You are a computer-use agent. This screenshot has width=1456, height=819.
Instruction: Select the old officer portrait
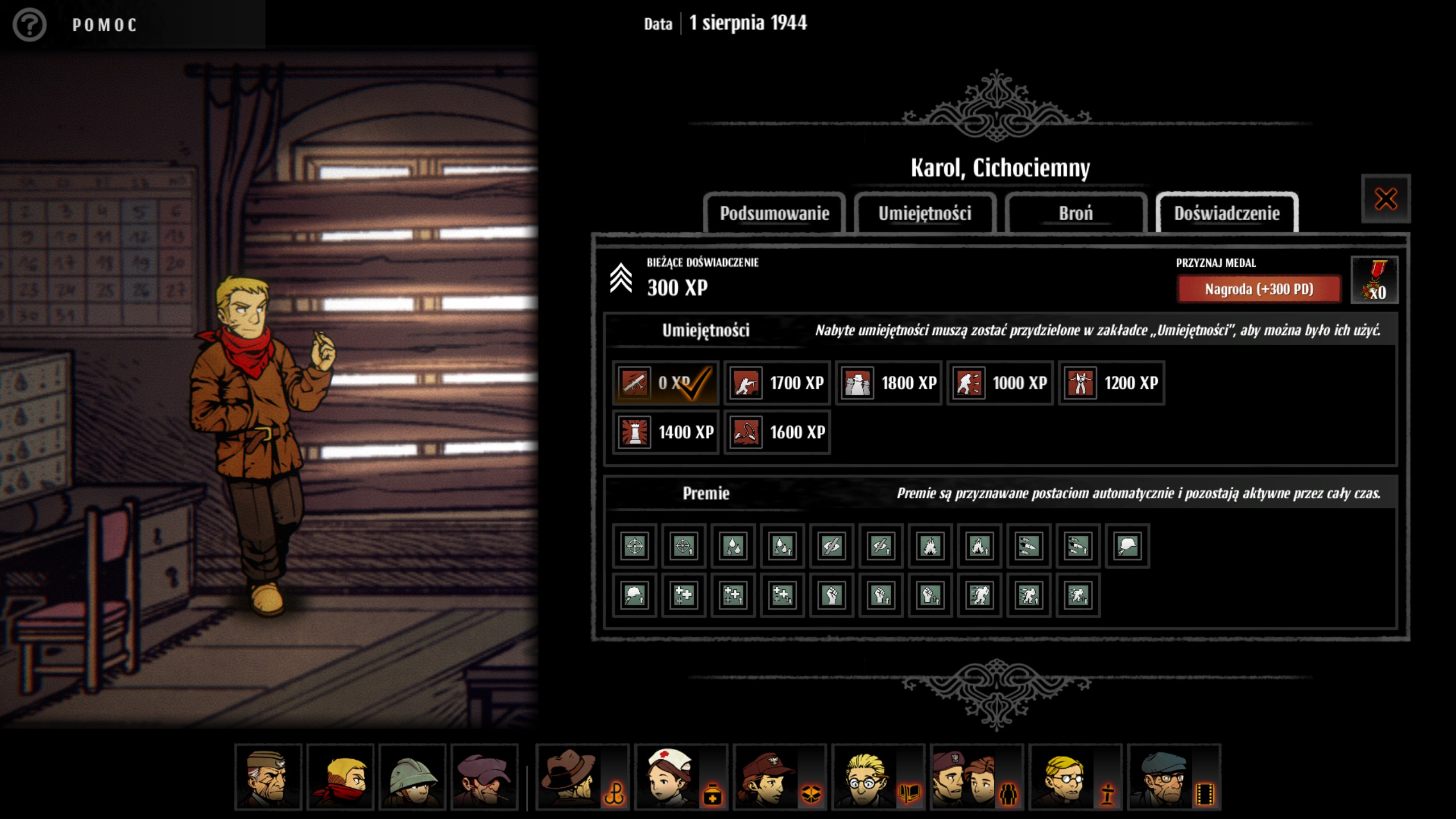pyautogui.click(x=268, y=777)
